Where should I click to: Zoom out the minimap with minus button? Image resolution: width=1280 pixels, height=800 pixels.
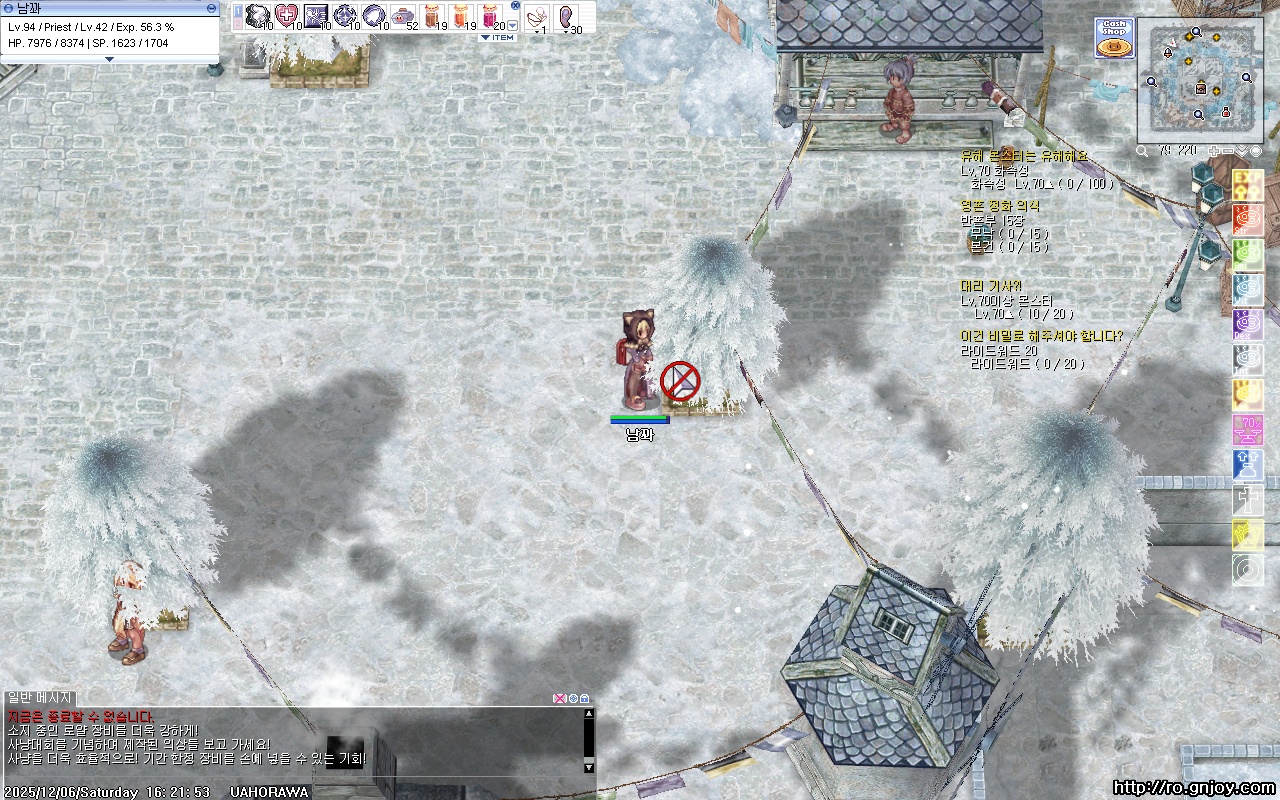click(1227, 151)
